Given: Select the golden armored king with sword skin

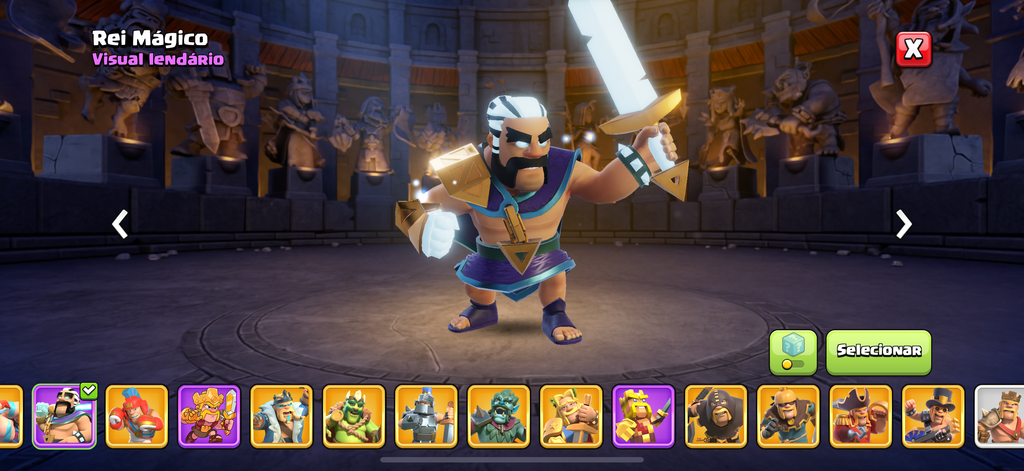Looking at the screenshot, I should (x=209, y=415).
